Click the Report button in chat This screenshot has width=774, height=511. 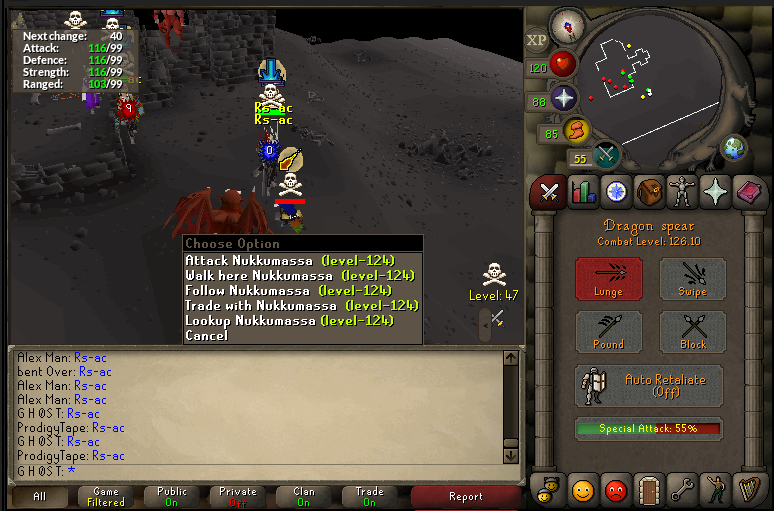[465, 496]
